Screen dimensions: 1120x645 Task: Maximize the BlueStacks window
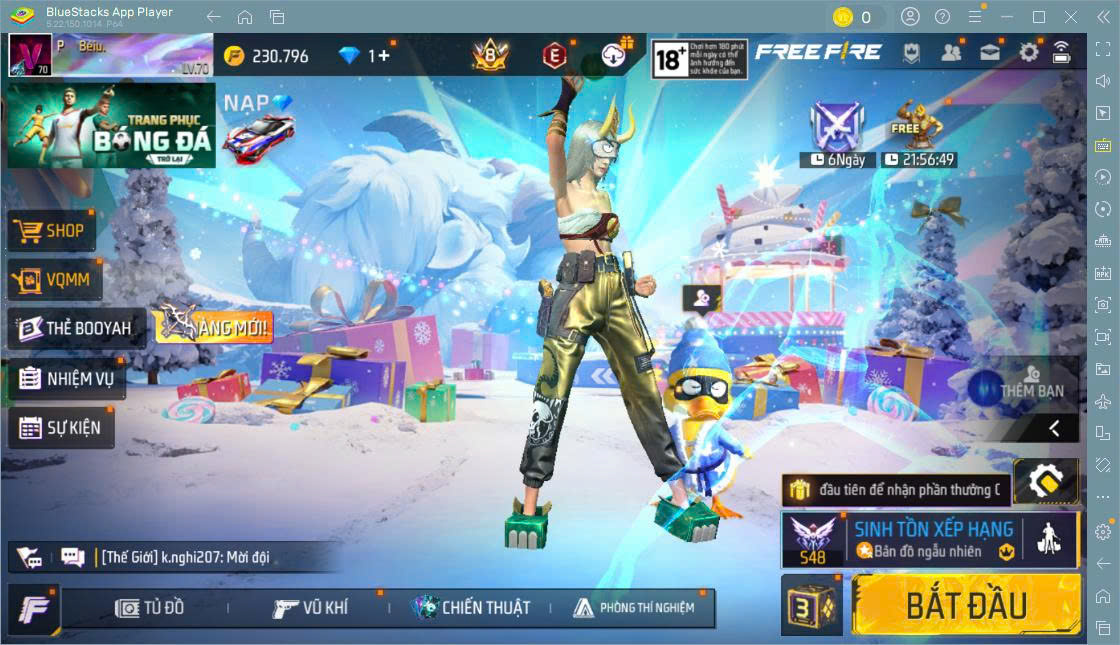(1039, 17)
